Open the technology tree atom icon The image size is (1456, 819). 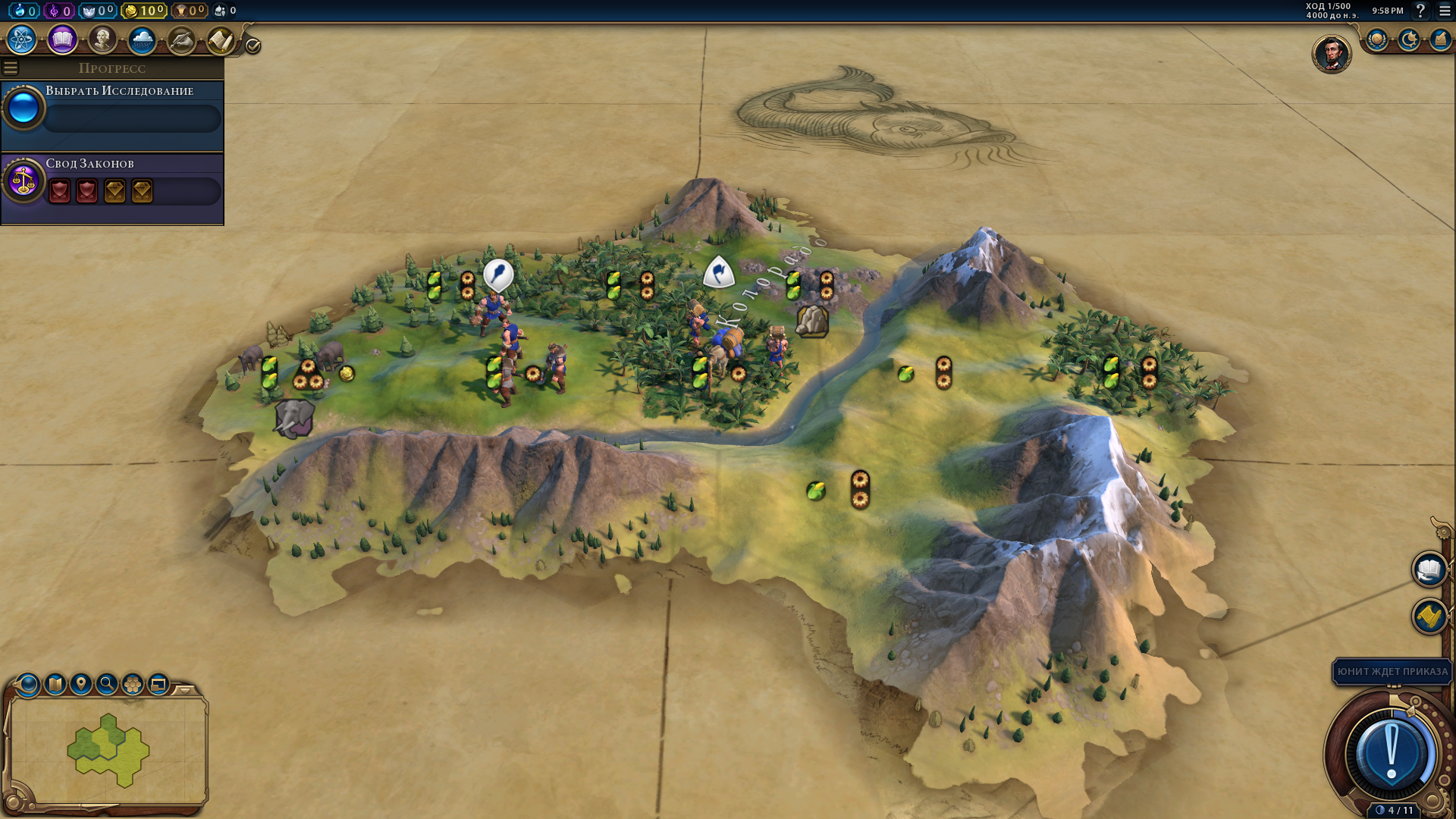tap(22, 39)
